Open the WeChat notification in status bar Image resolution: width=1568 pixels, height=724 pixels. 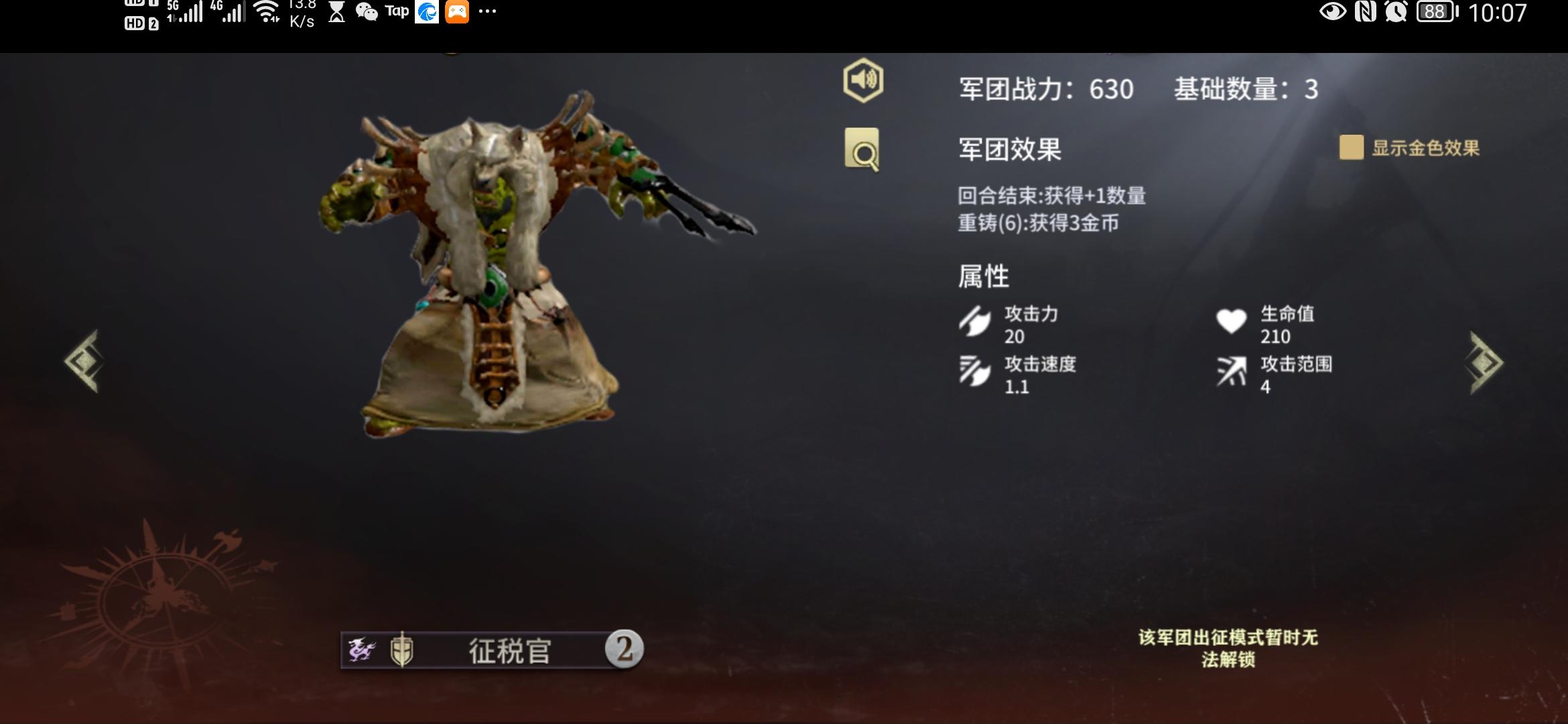[x=367, y=12]
